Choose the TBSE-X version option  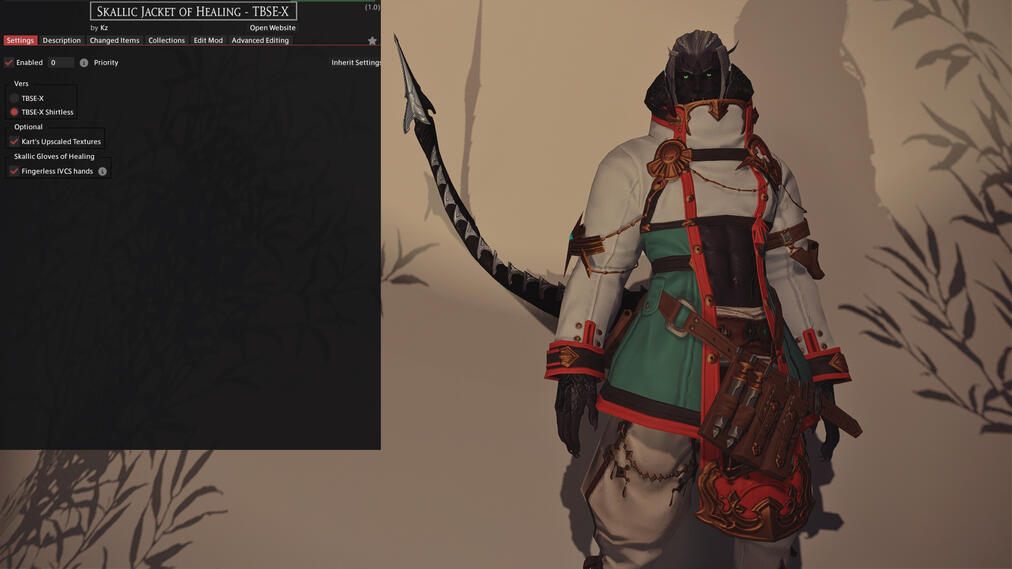14,98
